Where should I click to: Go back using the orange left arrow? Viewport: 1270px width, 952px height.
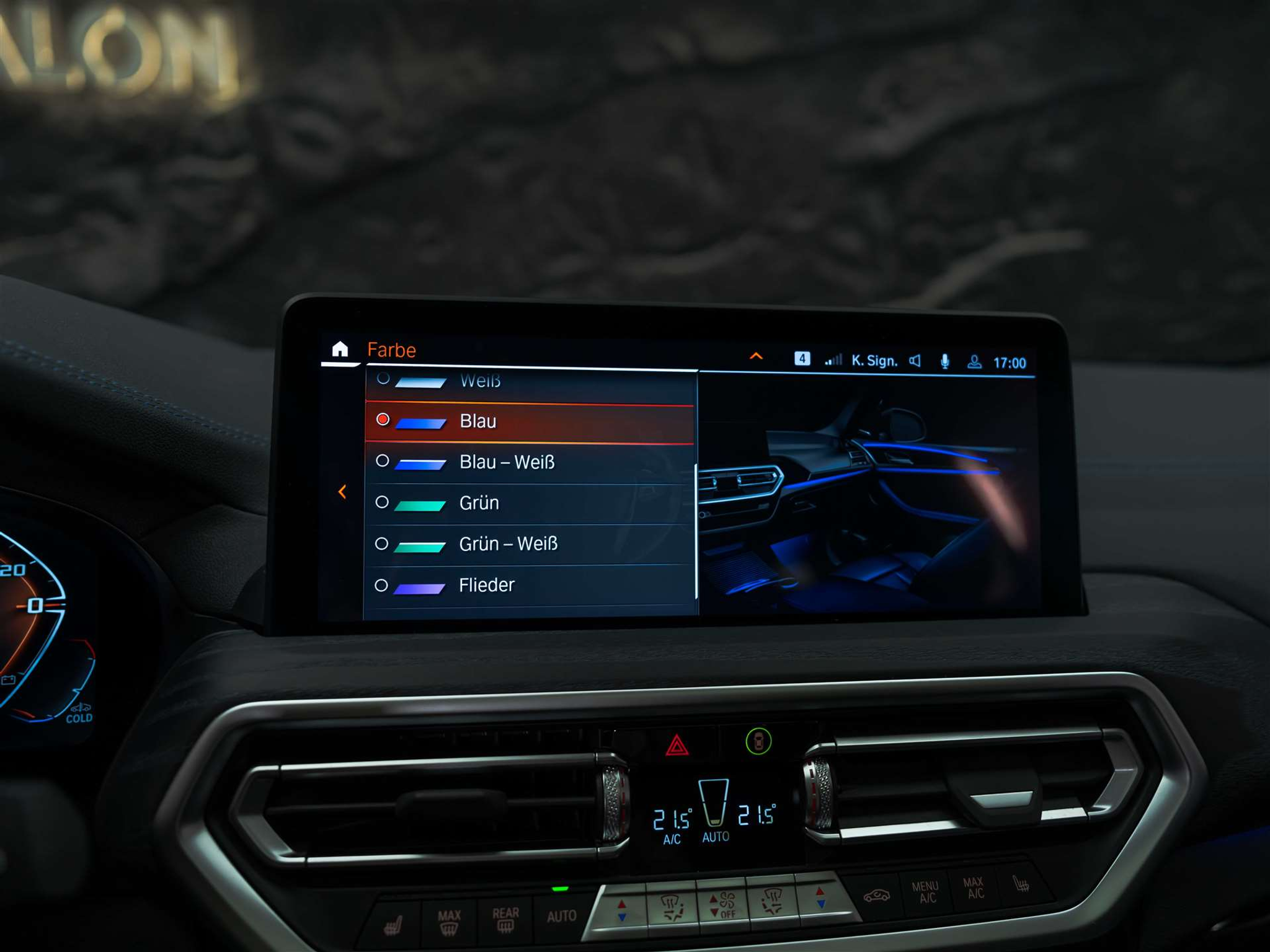[342, 492]
